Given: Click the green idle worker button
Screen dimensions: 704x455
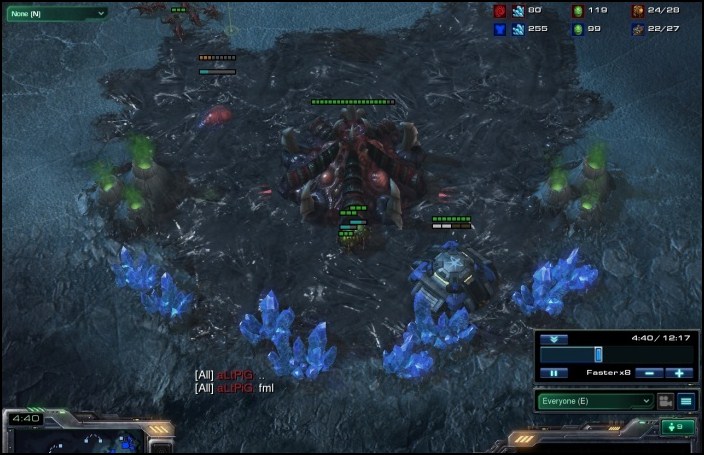Looking at the screenshot, I should pos(677,427).
